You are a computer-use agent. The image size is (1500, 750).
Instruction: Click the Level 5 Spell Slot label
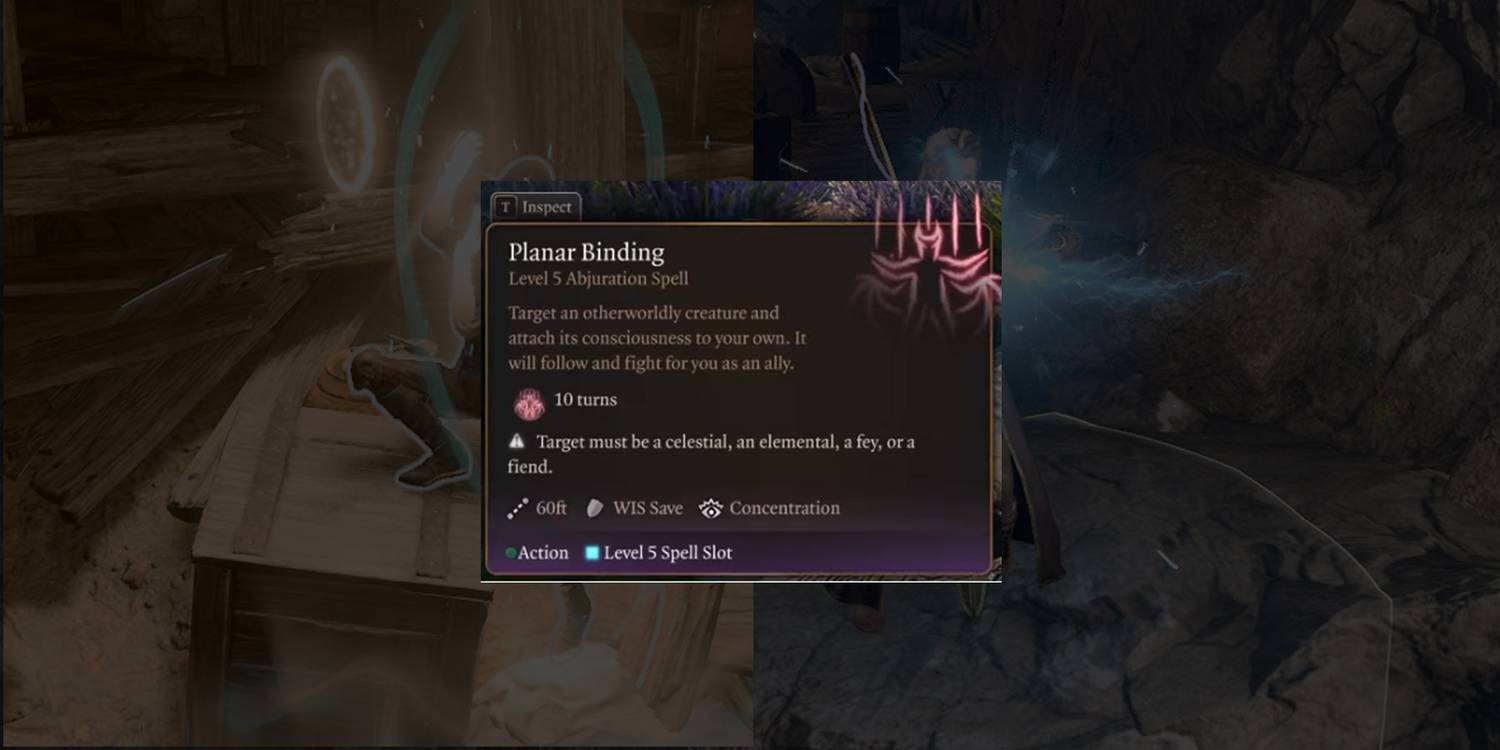click(x=665, y=552)
